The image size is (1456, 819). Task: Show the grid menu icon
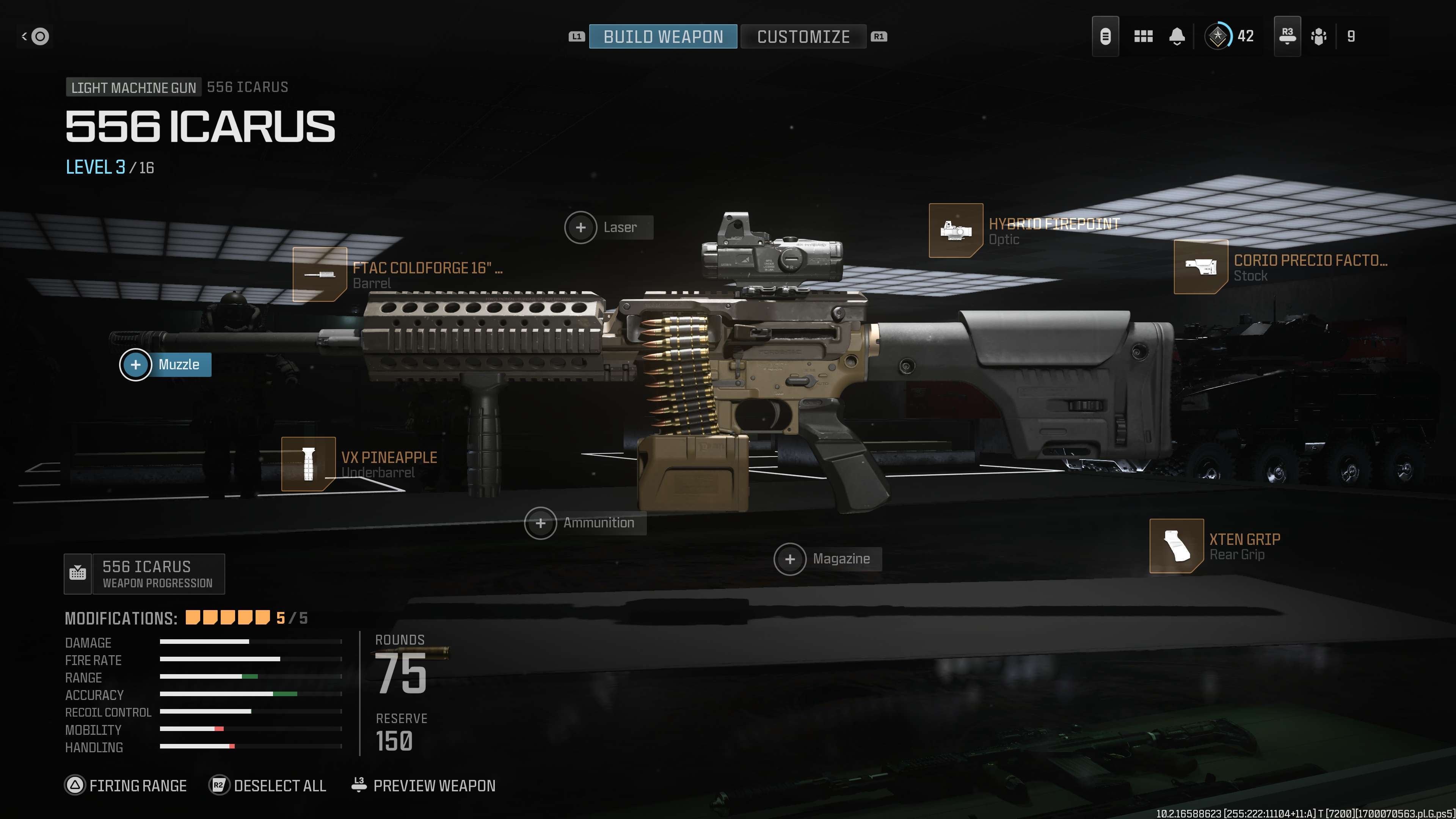[x=1143, y=37]
